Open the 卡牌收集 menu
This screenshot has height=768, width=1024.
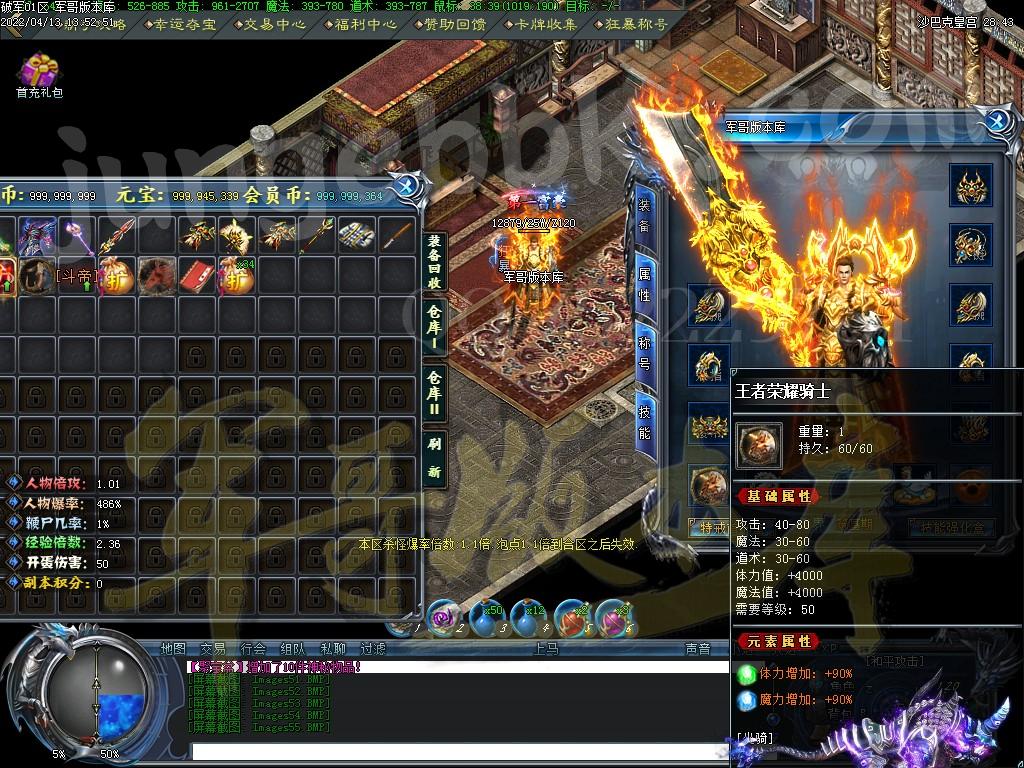tap(546, 24)
